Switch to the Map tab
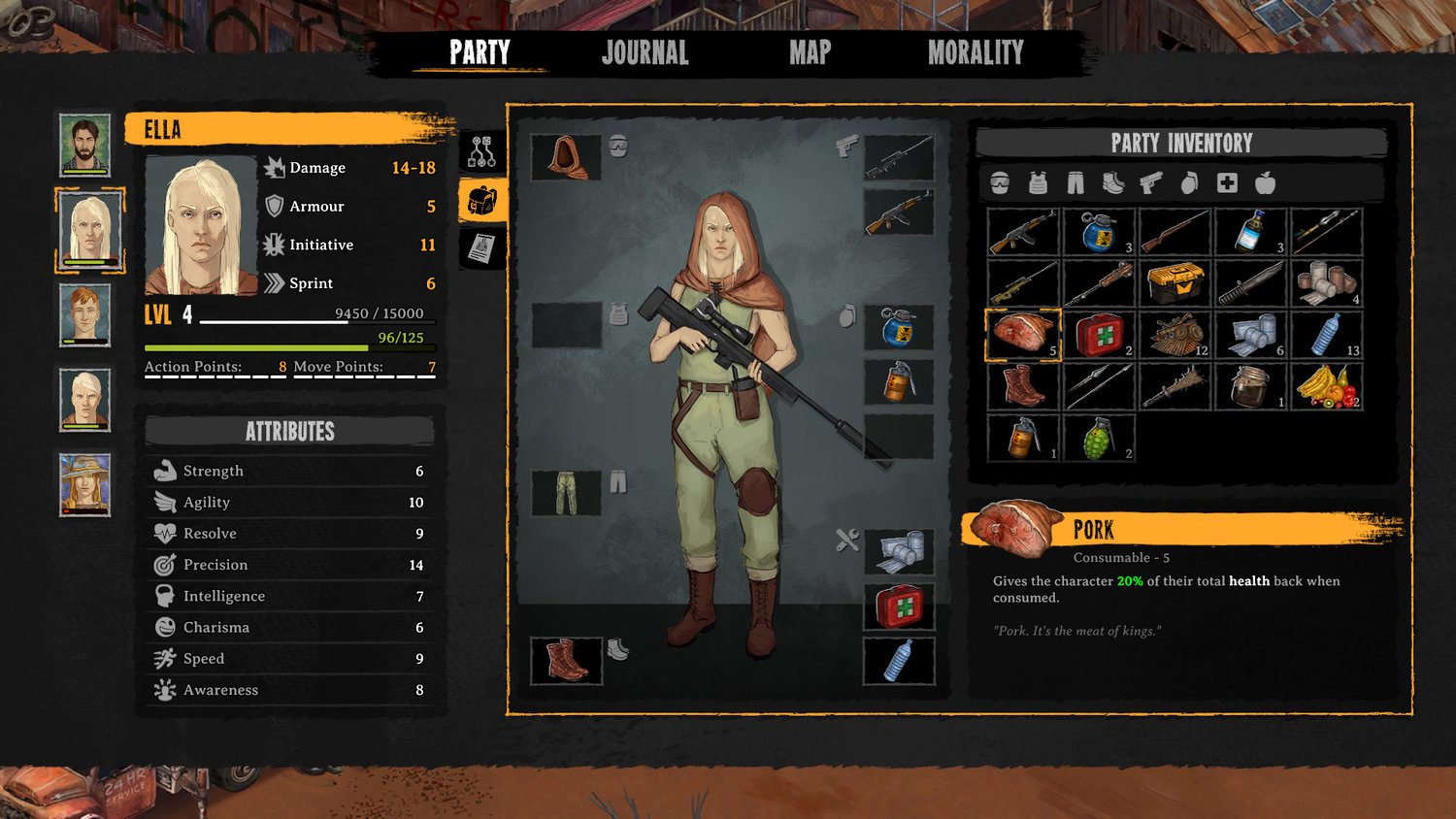Screen dimensions: 1456x819 (x=809, y=53)
